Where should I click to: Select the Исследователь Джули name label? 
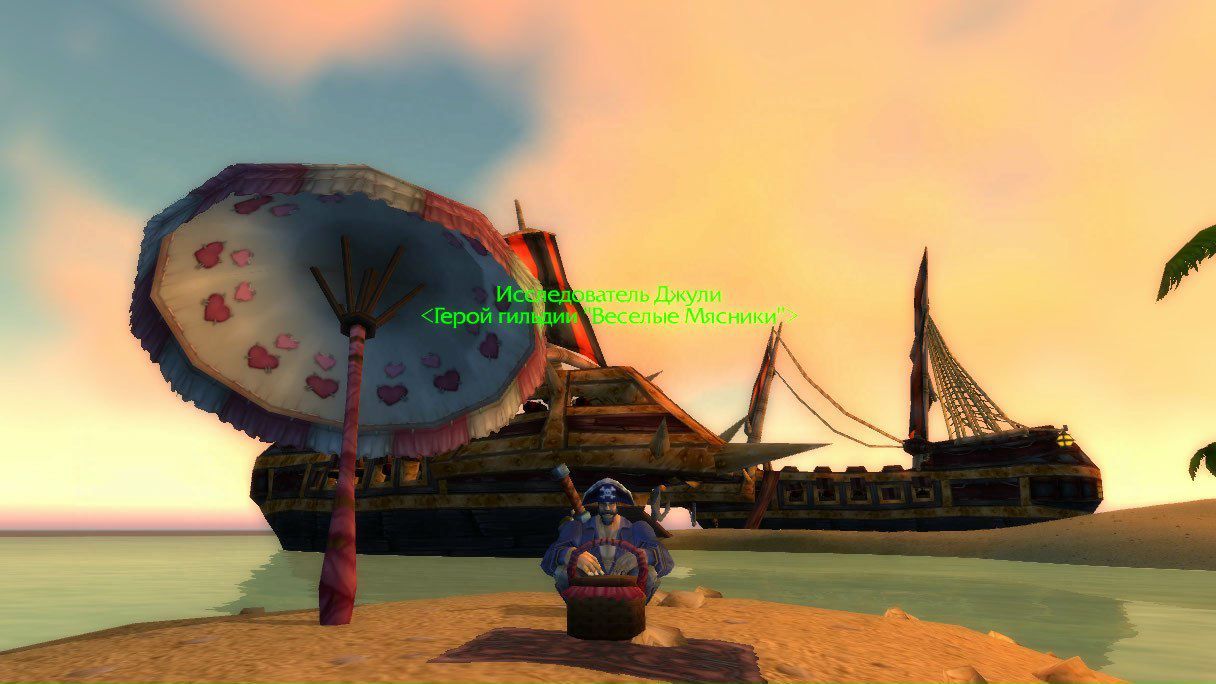click(x=608, y=295)
